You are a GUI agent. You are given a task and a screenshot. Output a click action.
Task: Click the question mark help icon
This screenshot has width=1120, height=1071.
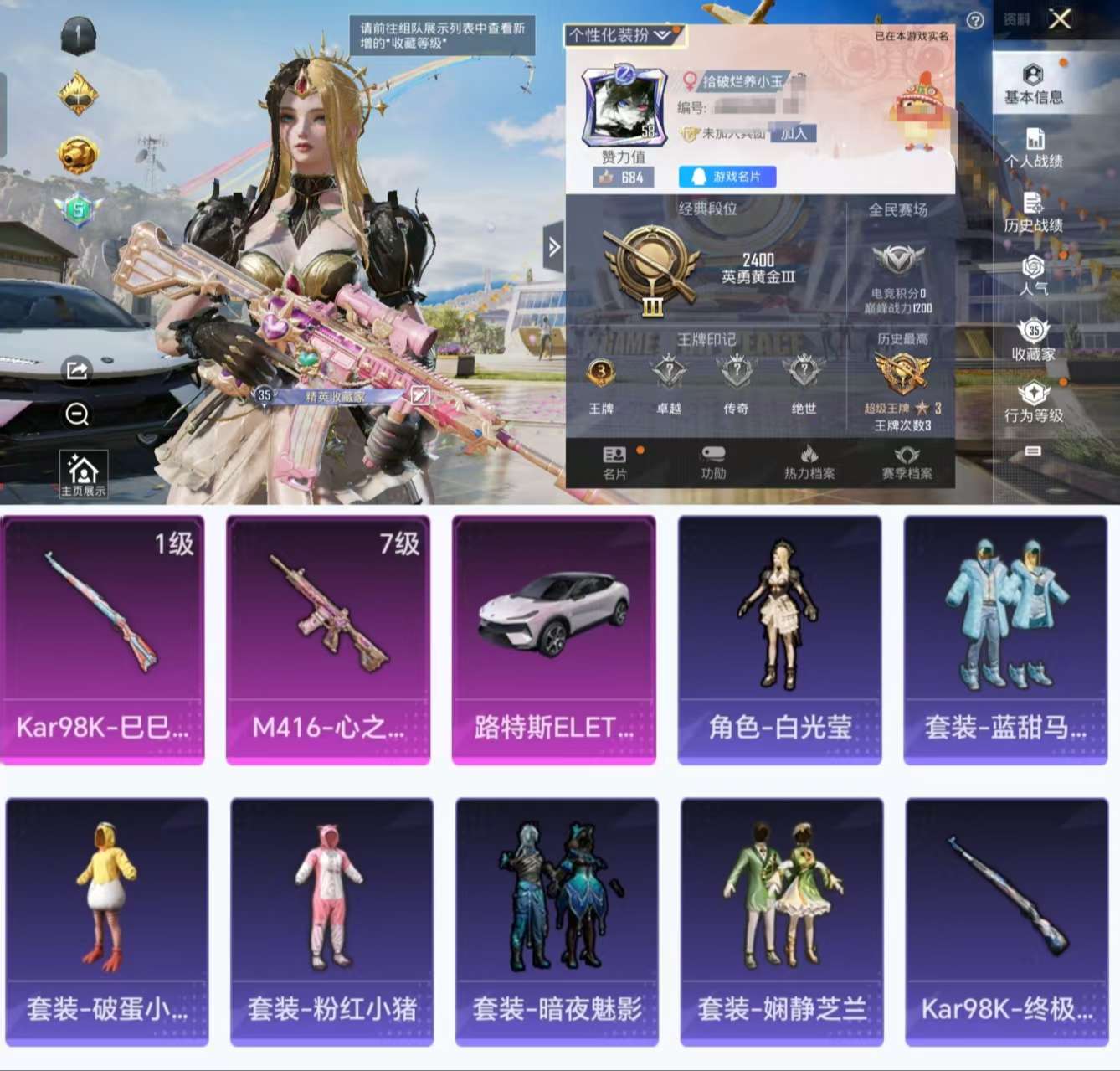974,21
